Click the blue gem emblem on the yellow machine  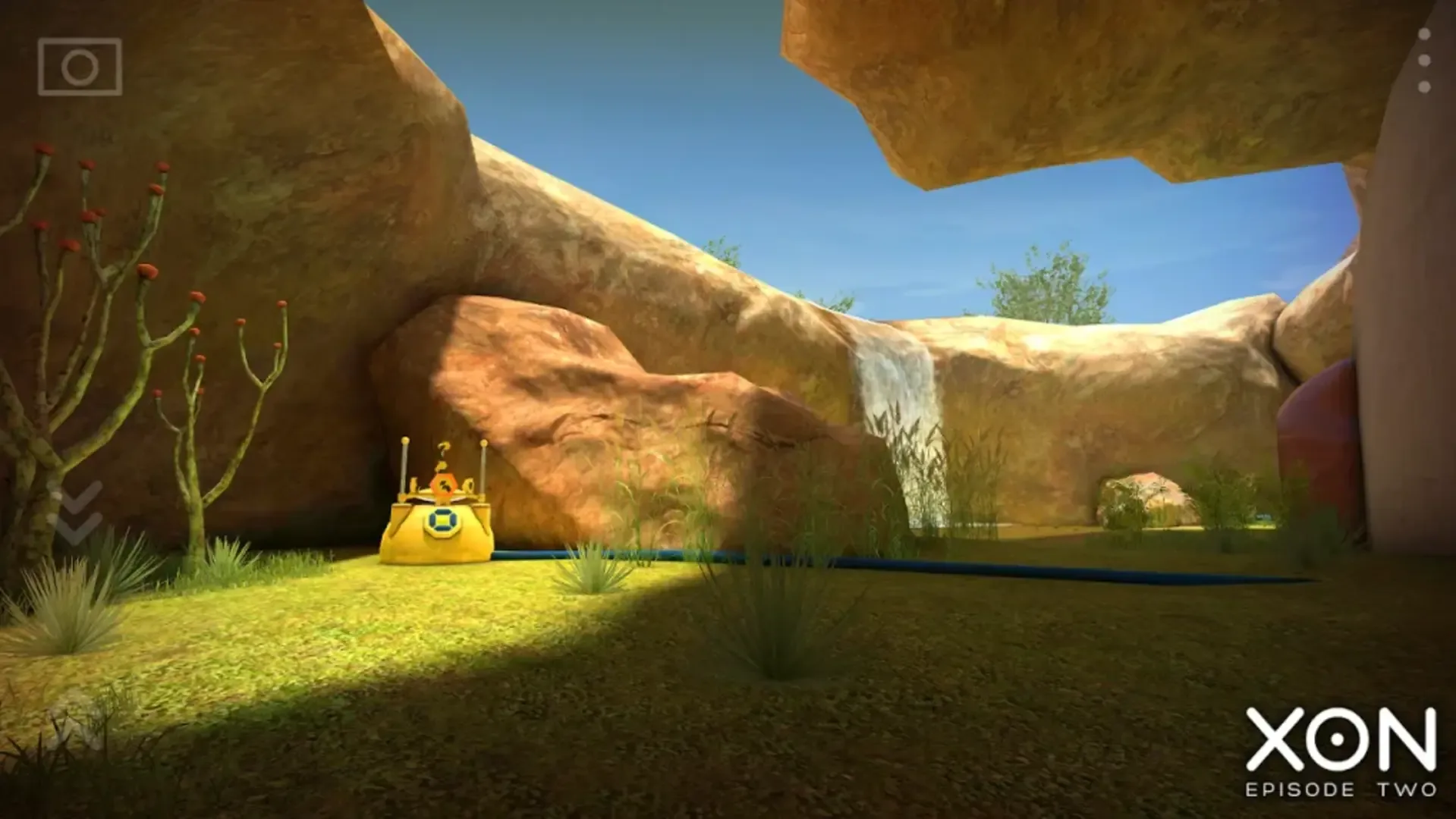(x=442, y=519)
